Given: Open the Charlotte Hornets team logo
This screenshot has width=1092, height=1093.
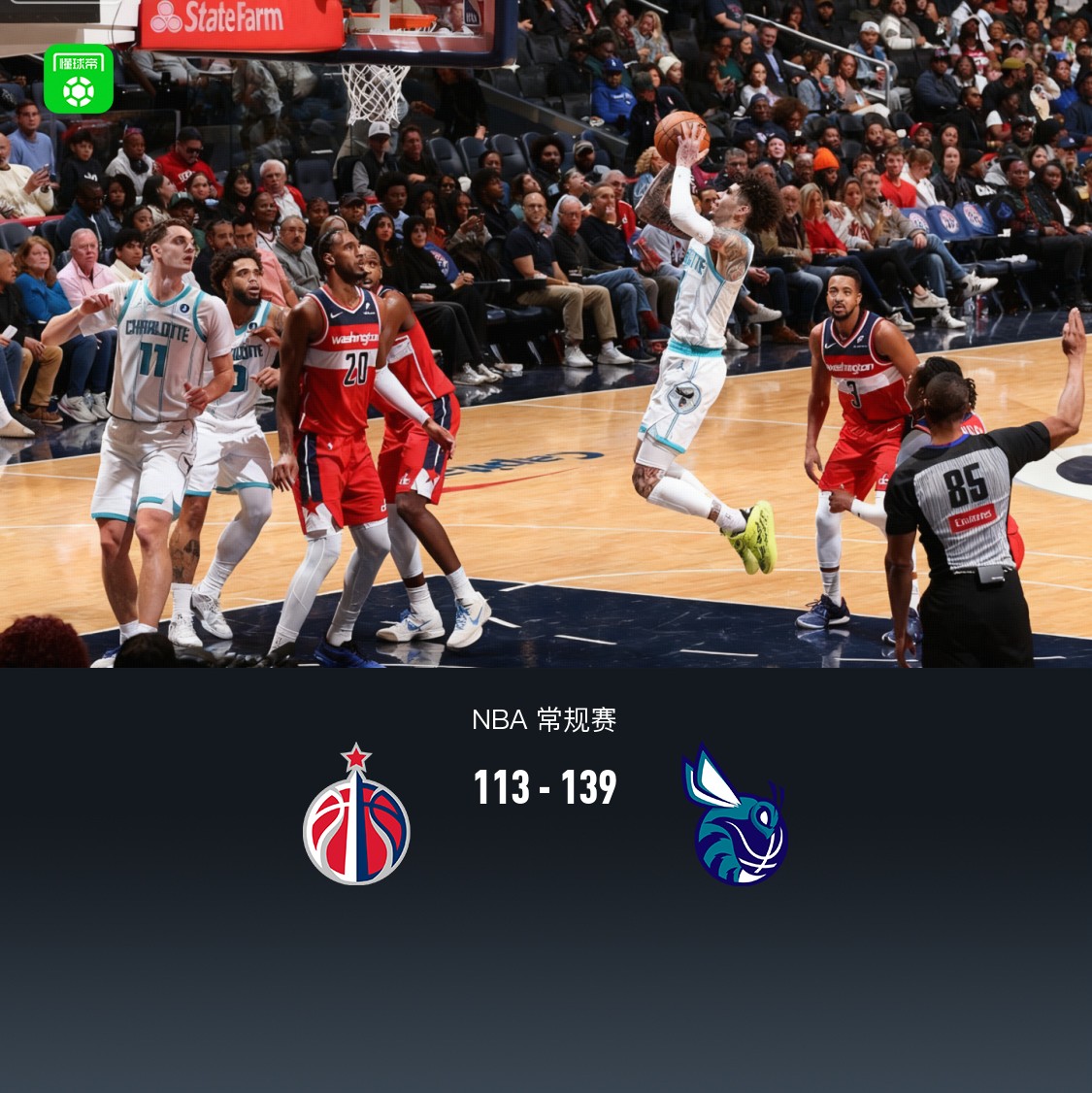Looking at the screenshot, I should click(x=736, y=817).
